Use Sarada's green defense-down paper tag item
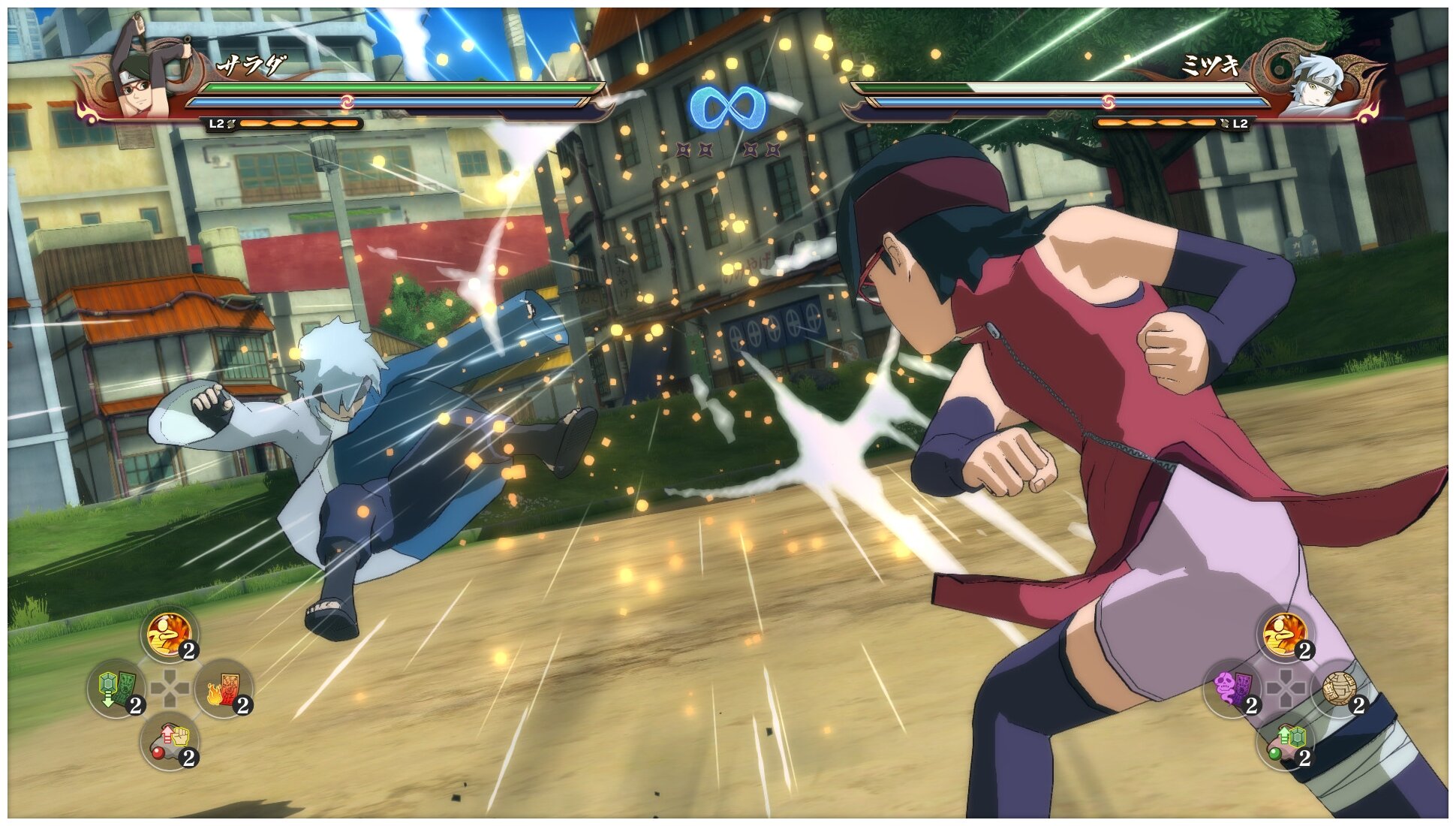Screen dimensions: 1456x826 click(x=116, y=689)
